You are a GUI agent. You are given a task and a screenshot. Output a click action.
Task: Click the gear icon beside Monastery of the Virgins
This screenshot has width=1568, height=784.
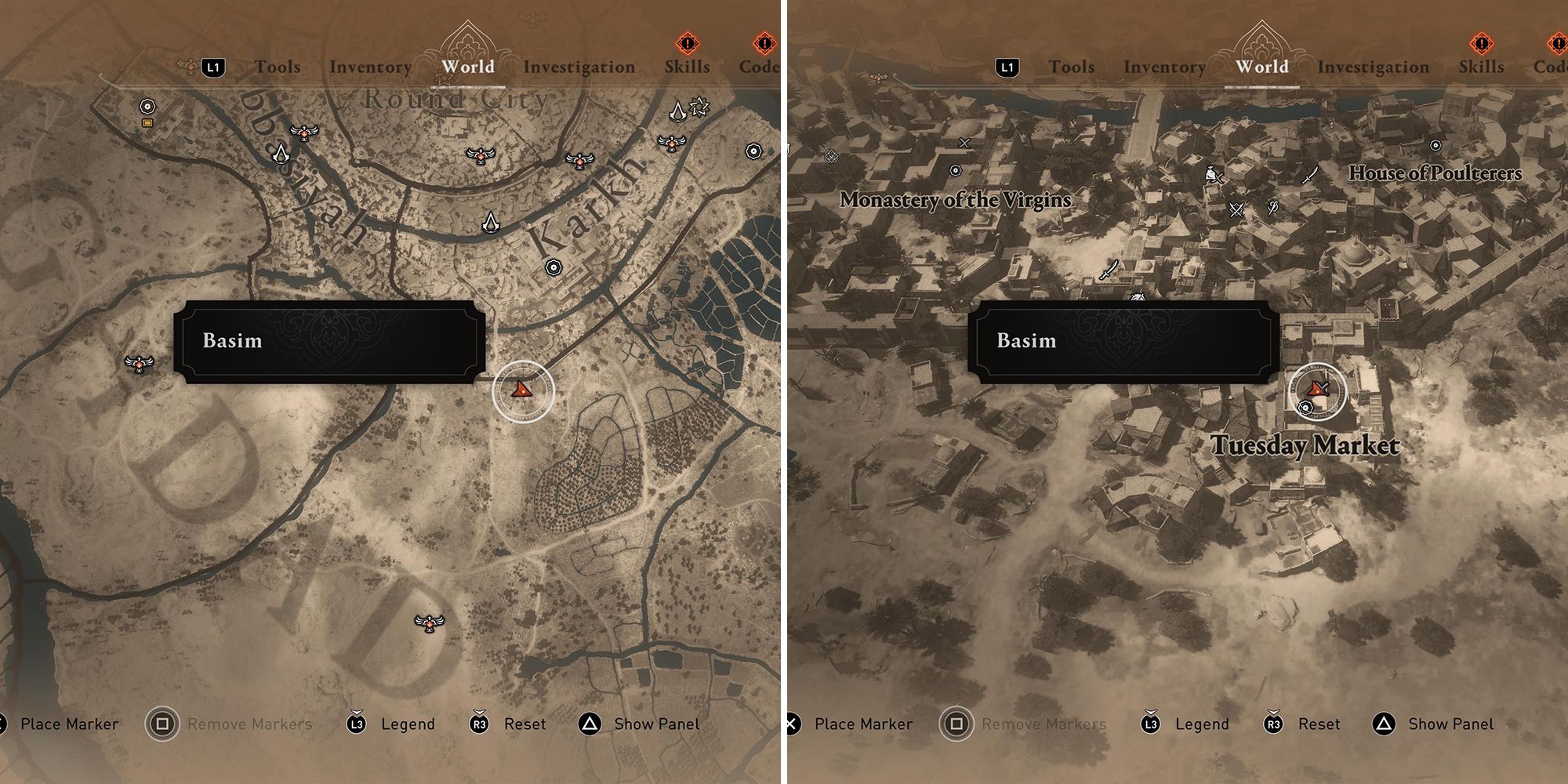coord(955,169)
